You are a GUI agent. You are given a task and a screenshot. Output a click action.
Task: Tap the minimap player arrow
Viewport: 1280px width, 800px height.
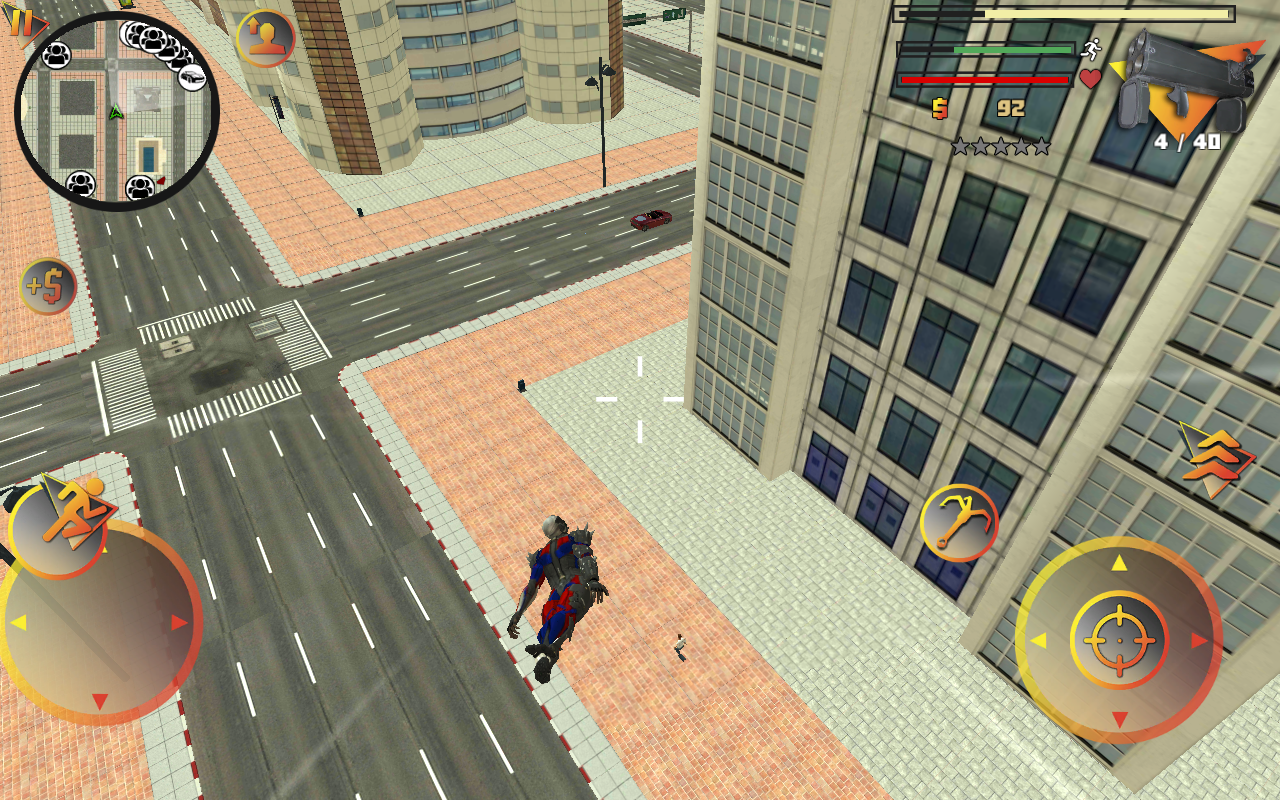[115, 110]
